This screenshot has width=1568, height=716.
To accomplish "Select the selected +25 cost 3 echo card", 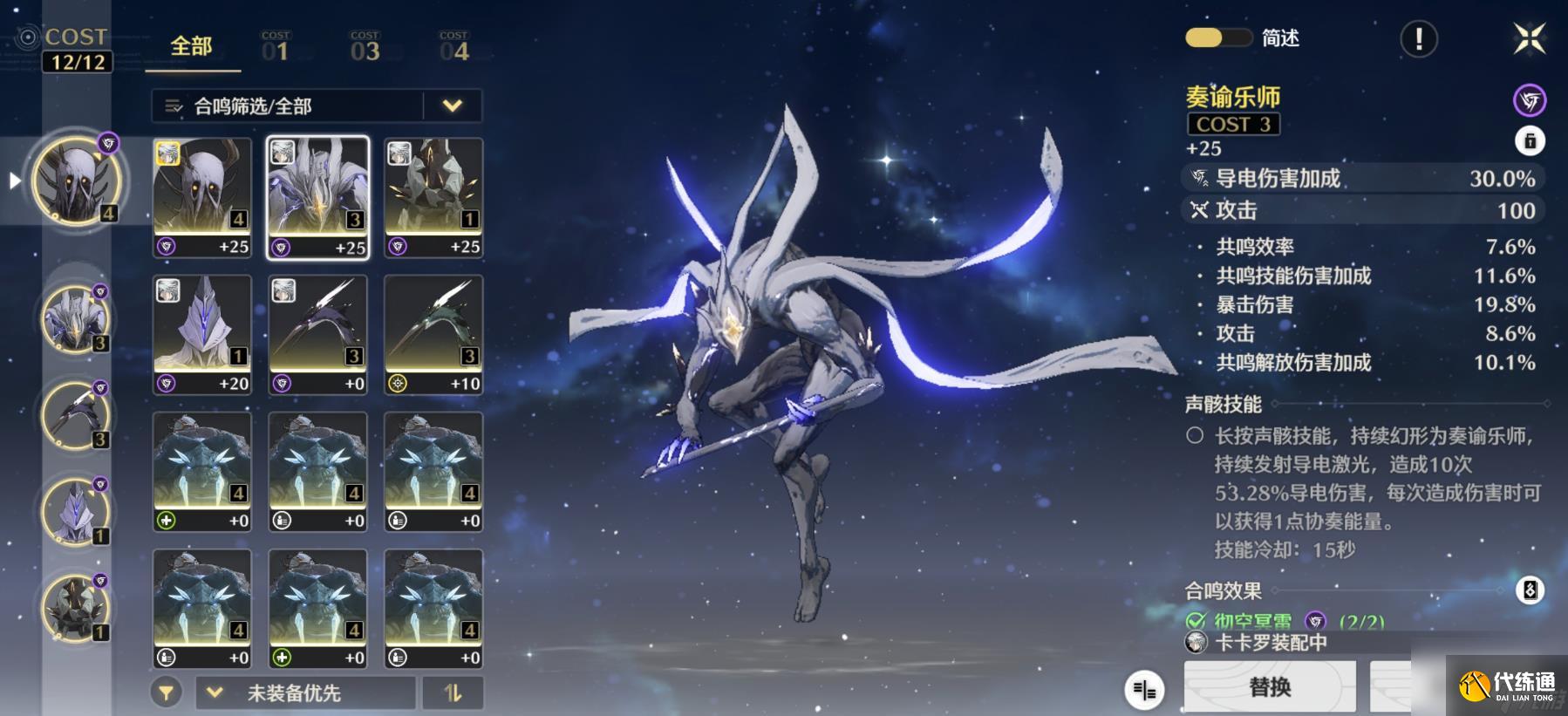I will pos(317,198).
